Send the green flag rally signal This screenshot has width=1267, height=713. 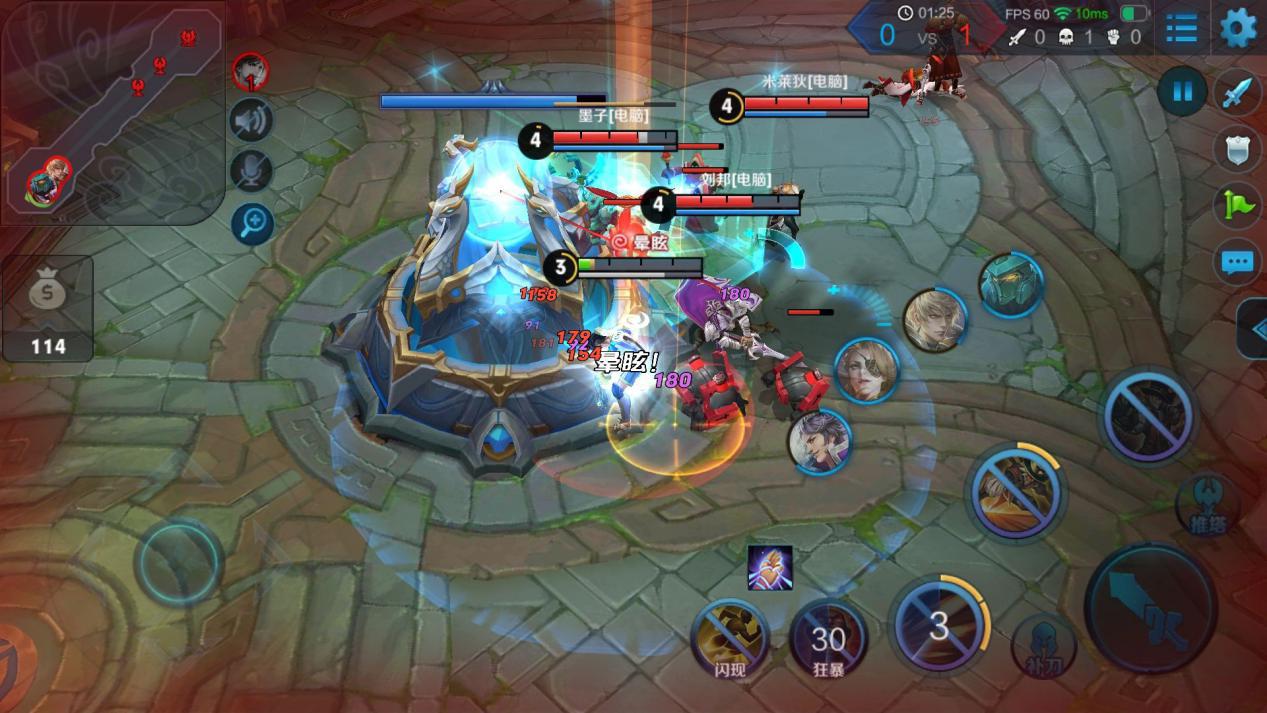(1238, 205)
